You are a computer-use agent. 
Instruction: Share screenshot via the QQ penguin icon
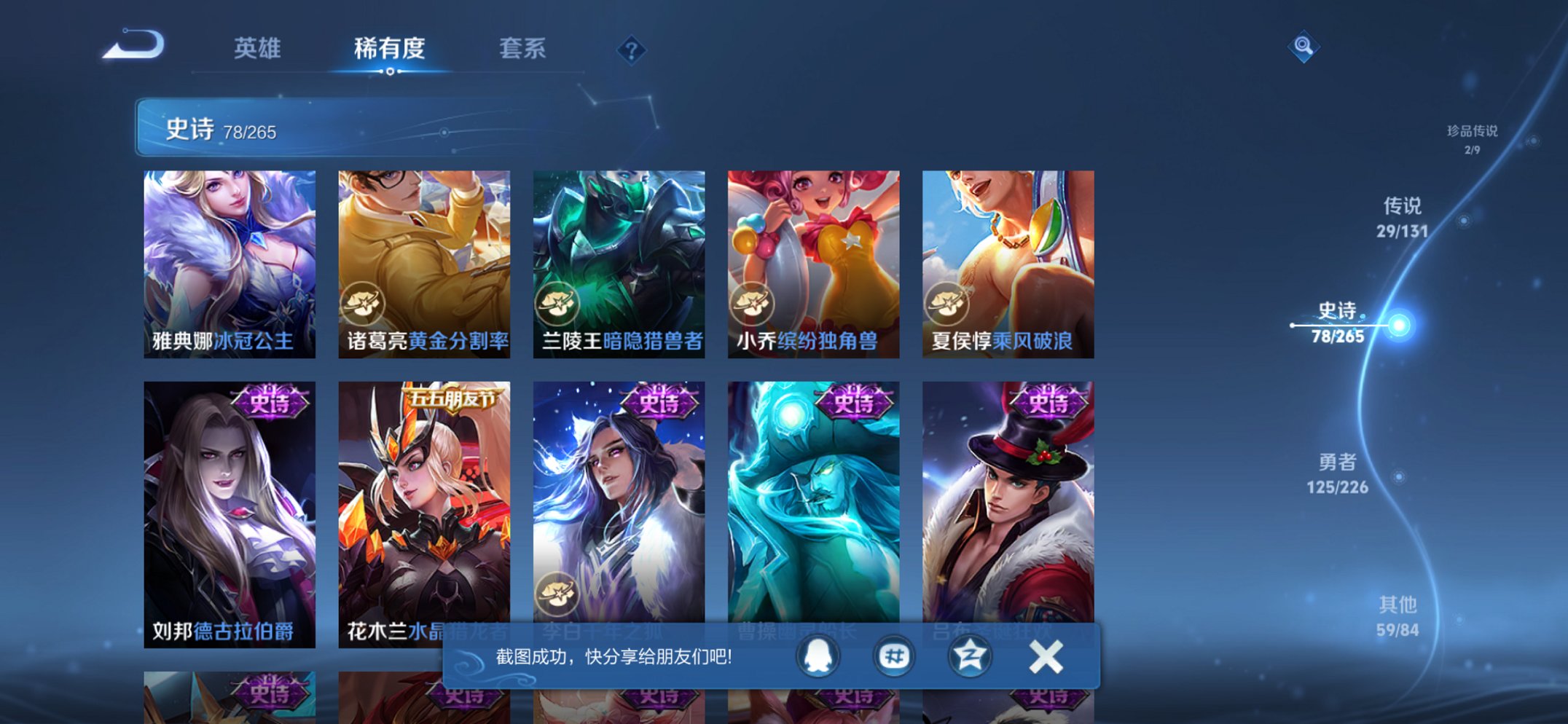(x=818, y=656)
